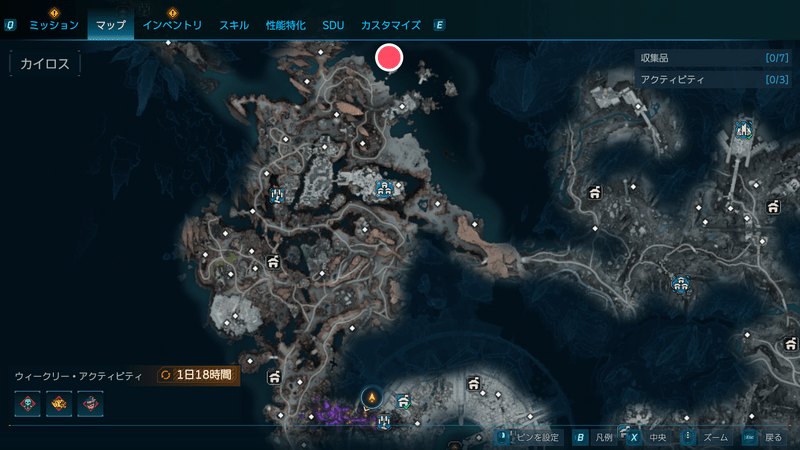The image size is (800, 450).
Task: Switch to the スキル tab
Action: coord(234,24)
